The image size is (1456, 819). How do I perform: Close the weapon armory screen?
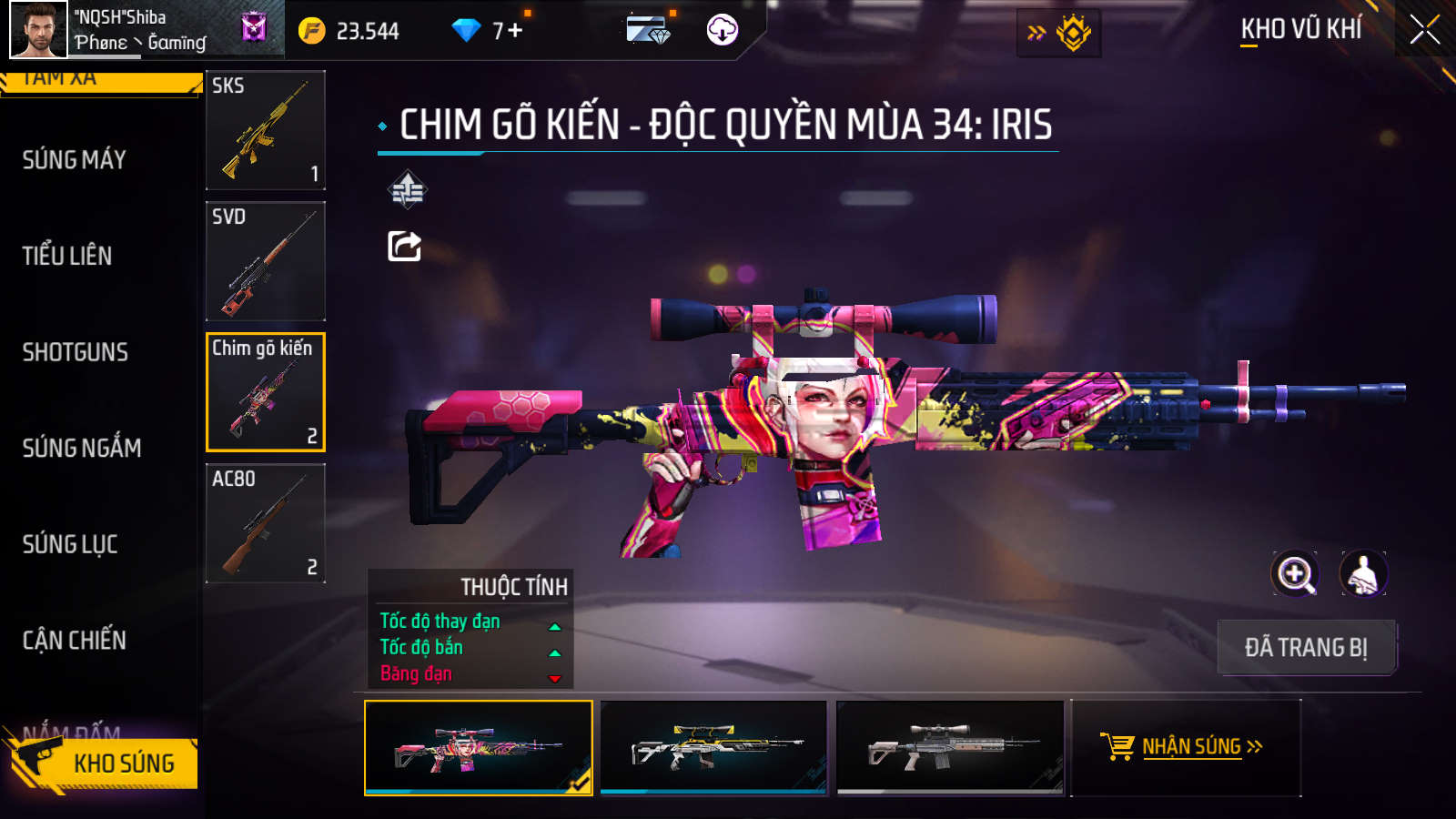1424,30
